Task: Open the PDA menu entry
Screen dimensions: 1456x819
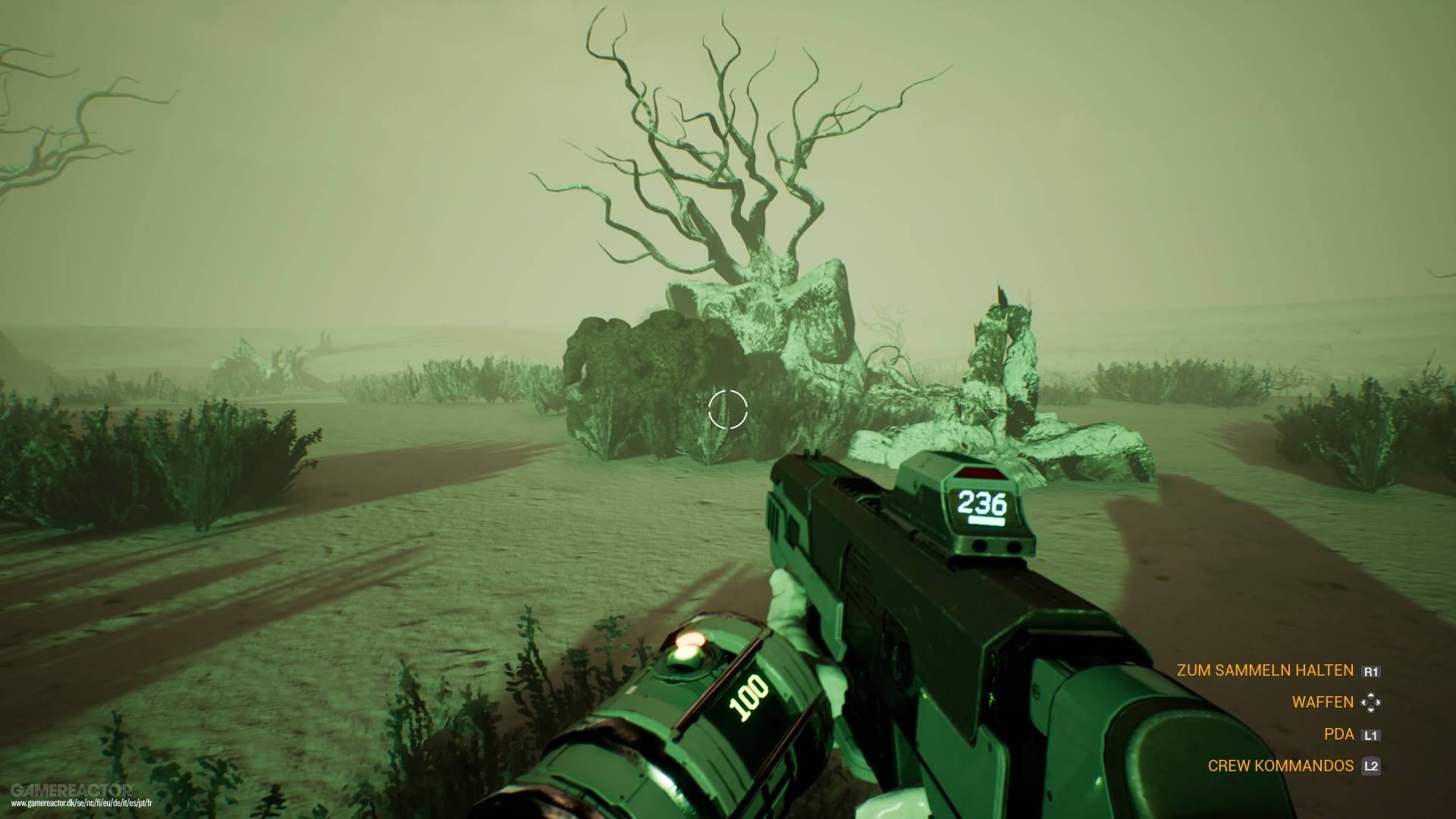Action: point(1339,734)
